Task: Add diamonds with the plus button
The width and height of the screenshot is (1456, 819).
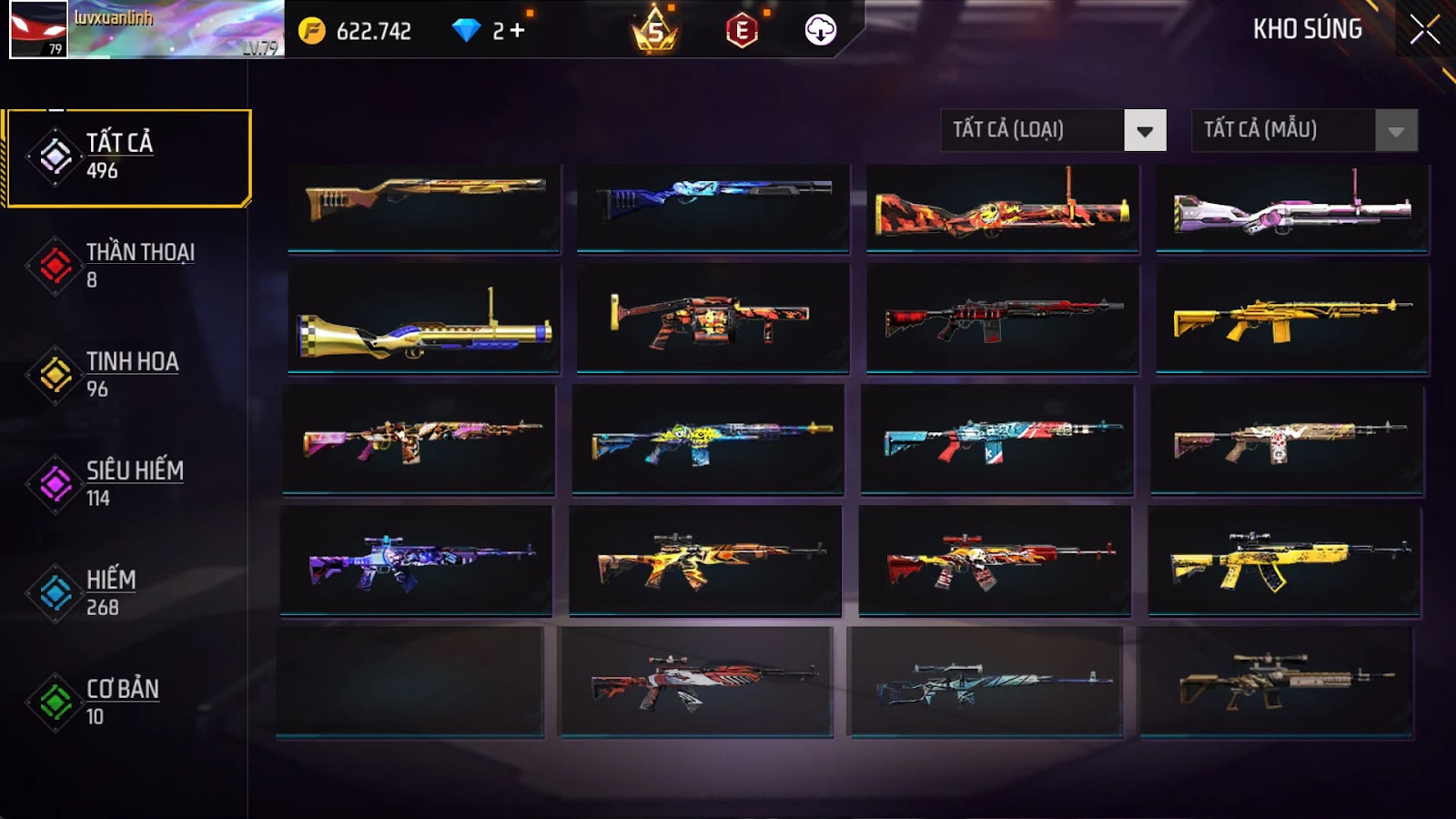Action: pos(518,31)
